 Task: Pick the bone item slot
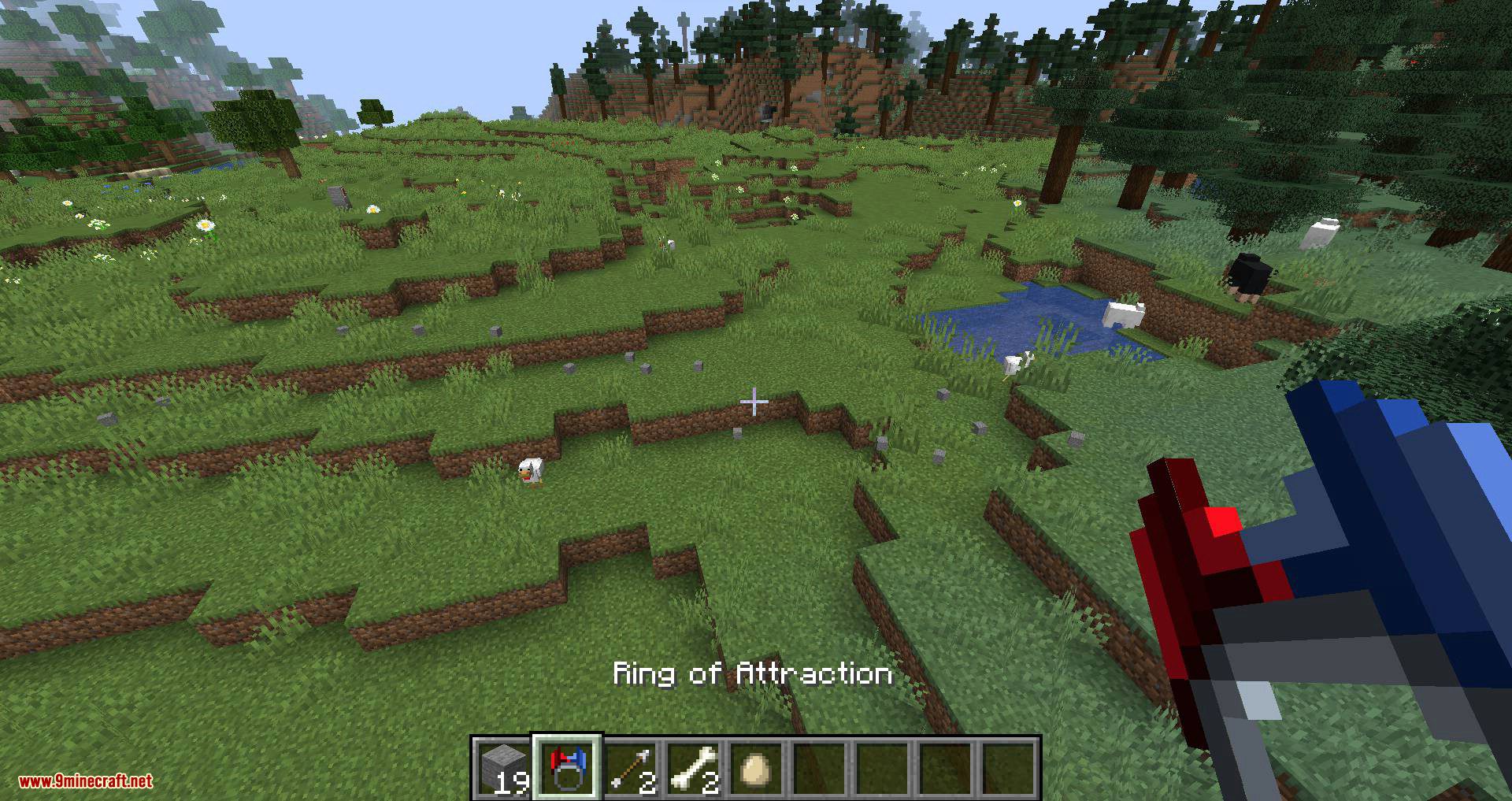[x=694, y=767]
